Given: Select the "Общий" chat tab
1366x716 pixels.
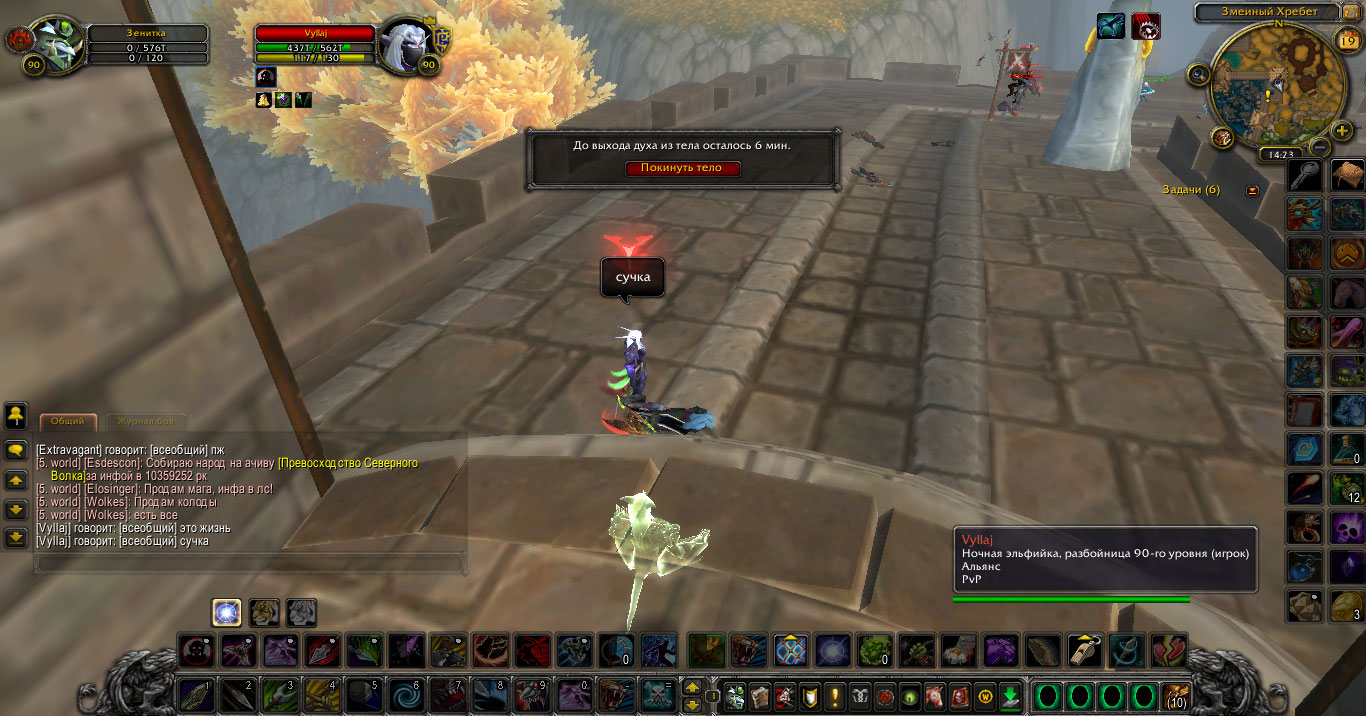Looking at the screenshot, I should click(x=68, y=421).
